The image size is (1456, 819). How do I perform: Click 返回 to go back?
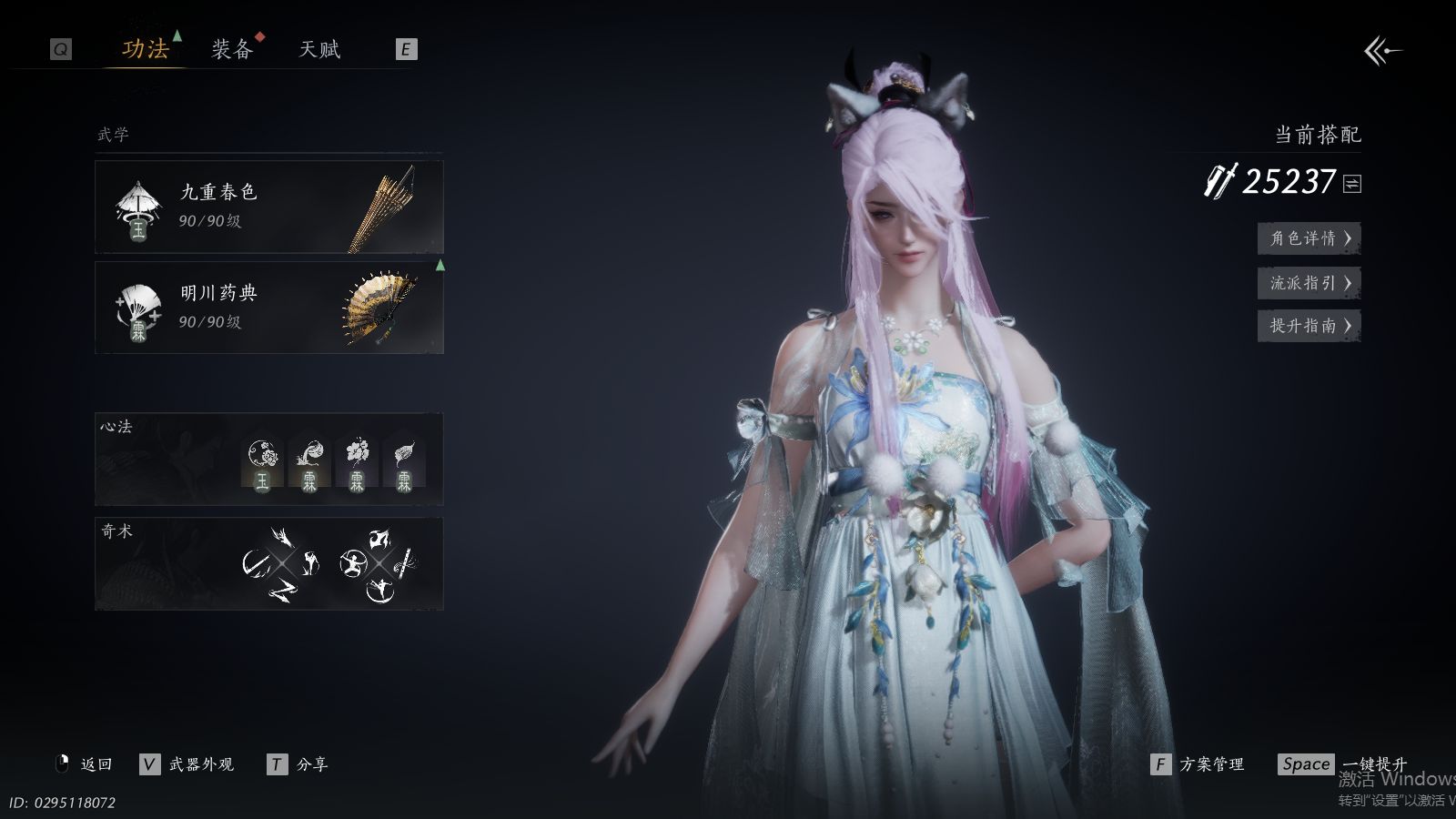pyautogui.click(x=86, y=764)
